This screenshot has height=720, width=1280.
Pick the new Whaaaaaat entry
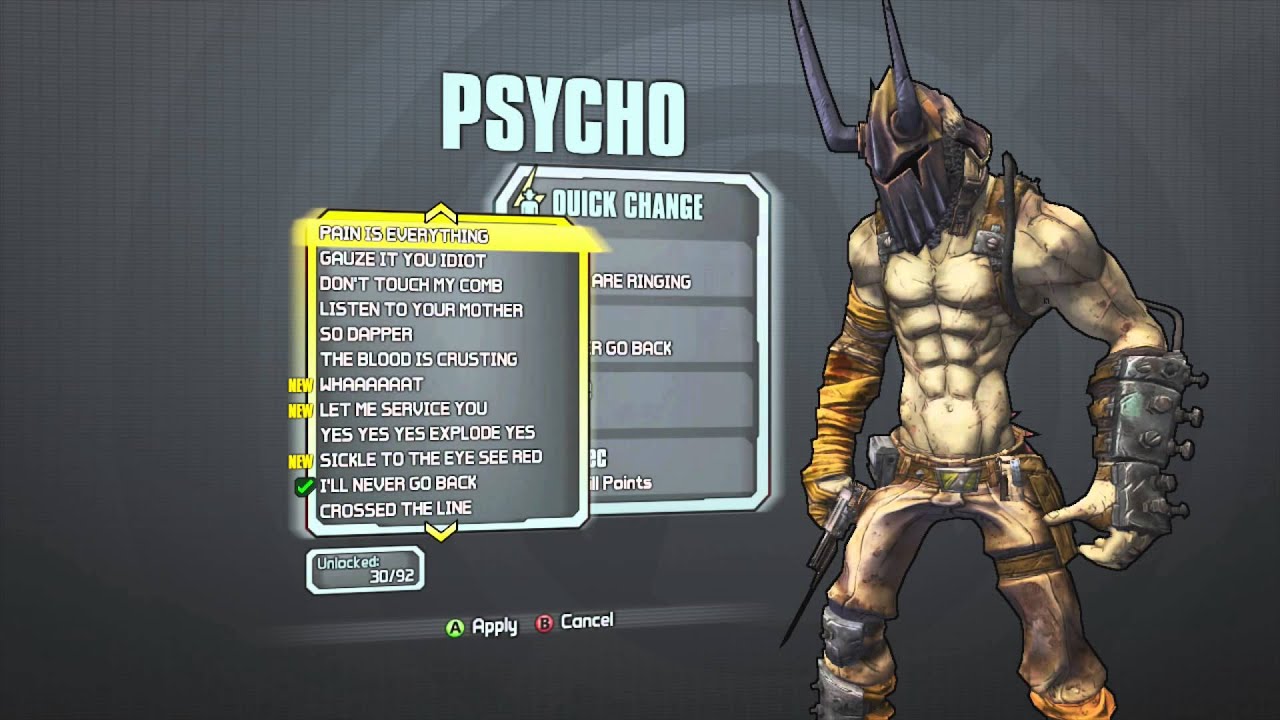click(371, 384)
